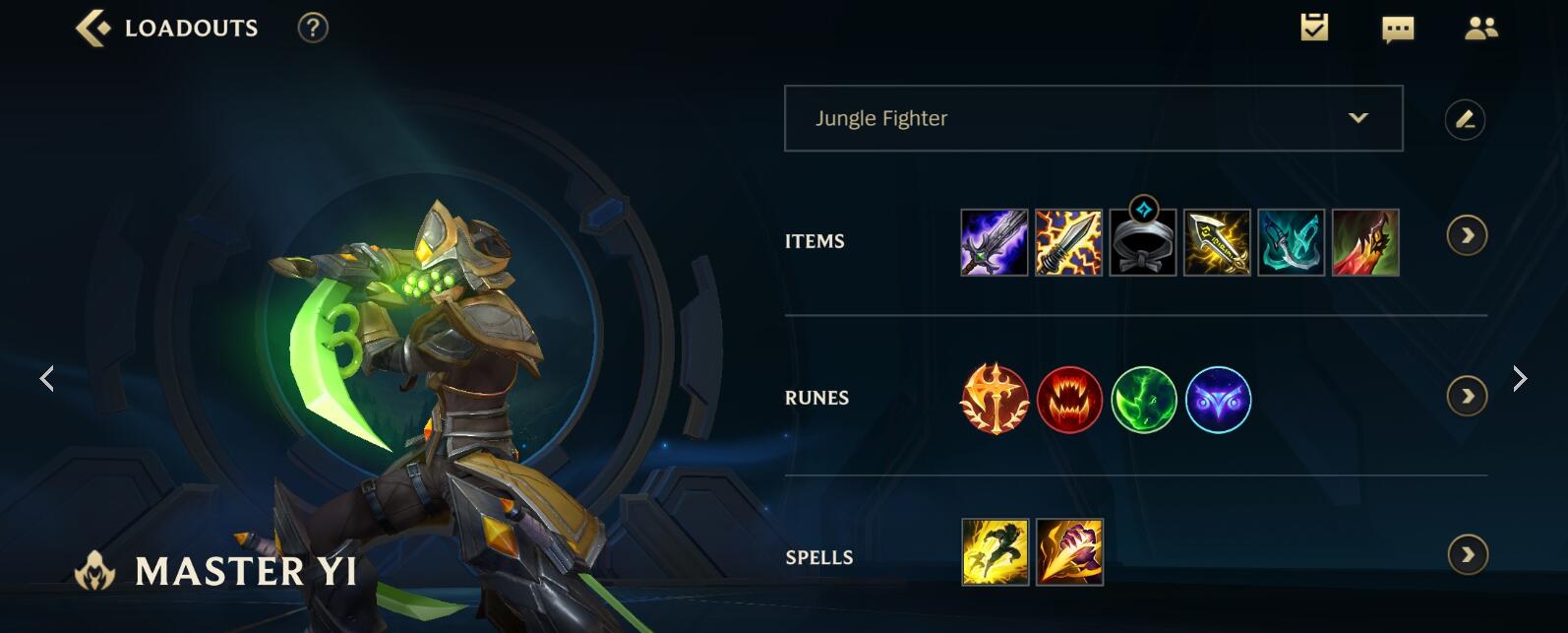
Task: Open the help question mark
Action: click(313, 28)
